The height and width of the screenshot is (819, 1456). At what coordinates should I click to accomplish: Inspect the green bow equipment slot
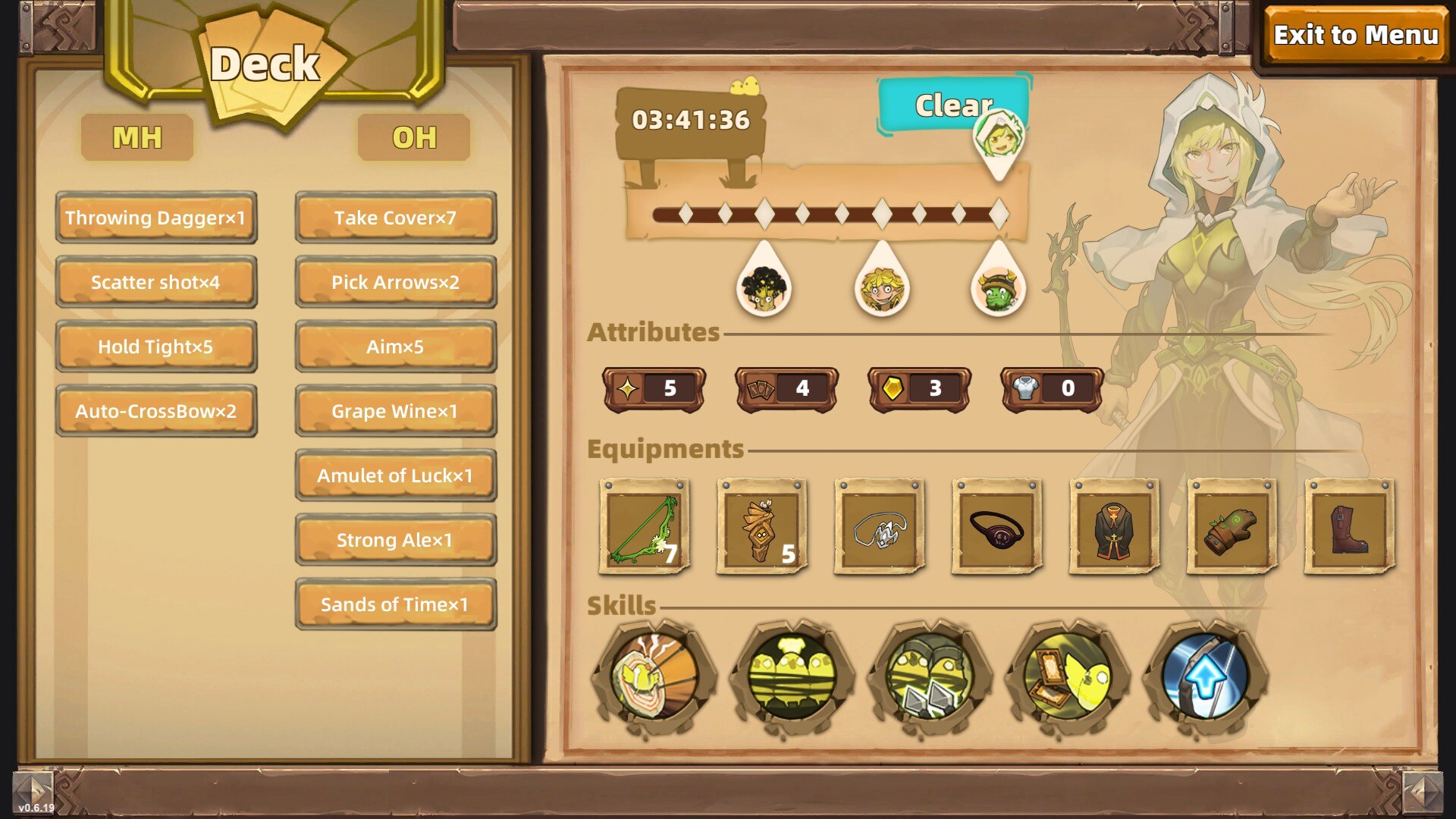click(644, 527)
